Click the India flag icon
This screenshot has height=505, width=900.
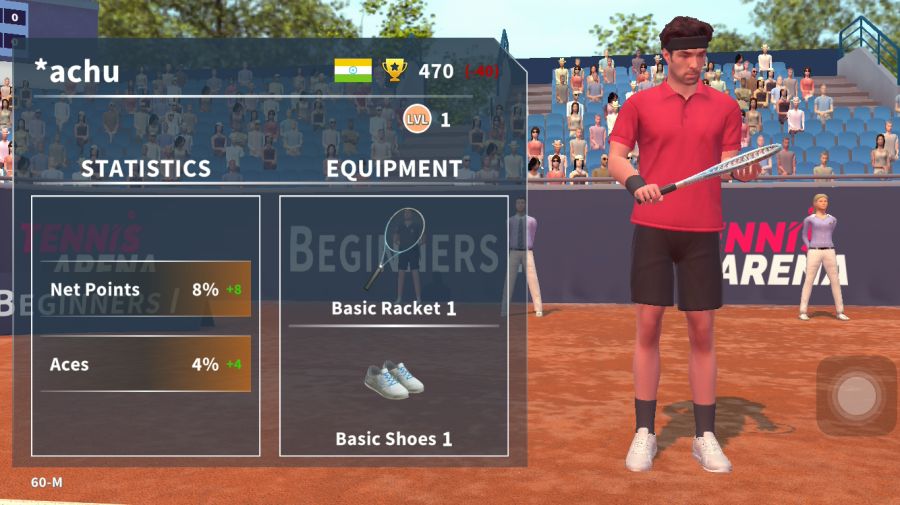[x=353, y=71]
